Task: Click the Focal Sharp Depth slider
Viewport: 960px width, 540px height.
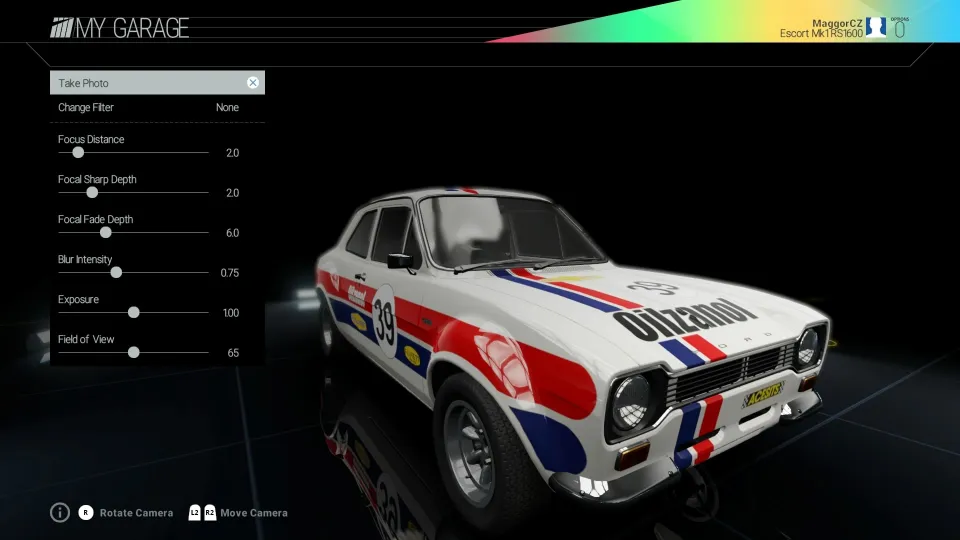Action: point(92,193)
